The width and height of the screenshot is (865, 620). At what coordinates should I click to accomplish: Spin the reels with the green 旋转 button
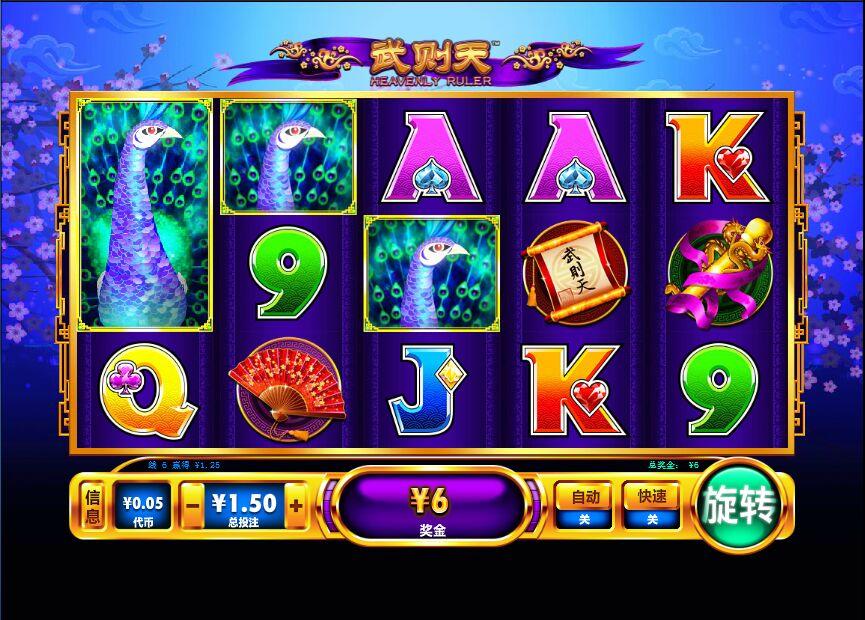click(x=740, y=507)
